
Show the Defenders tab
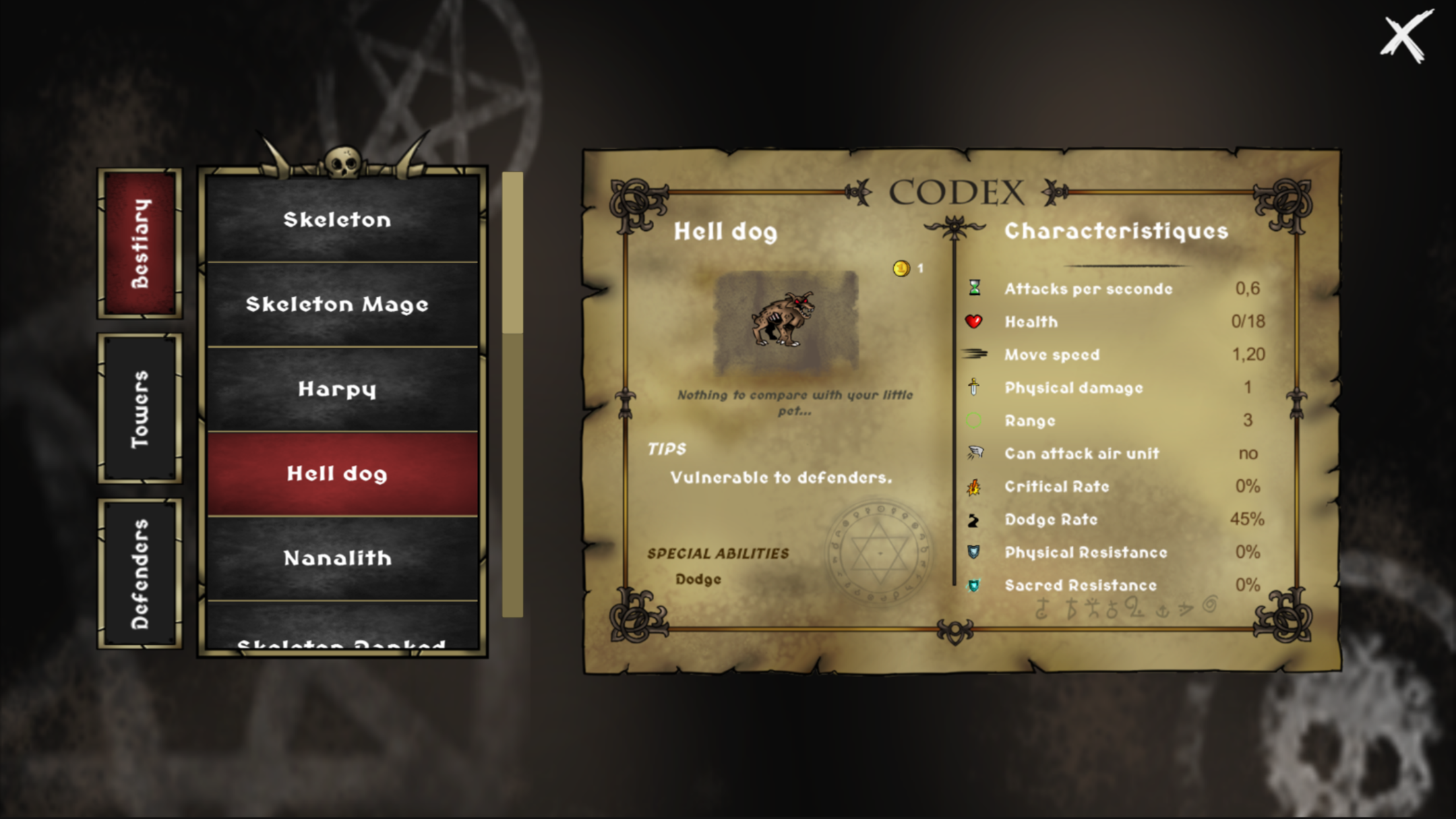coord(140,574)
